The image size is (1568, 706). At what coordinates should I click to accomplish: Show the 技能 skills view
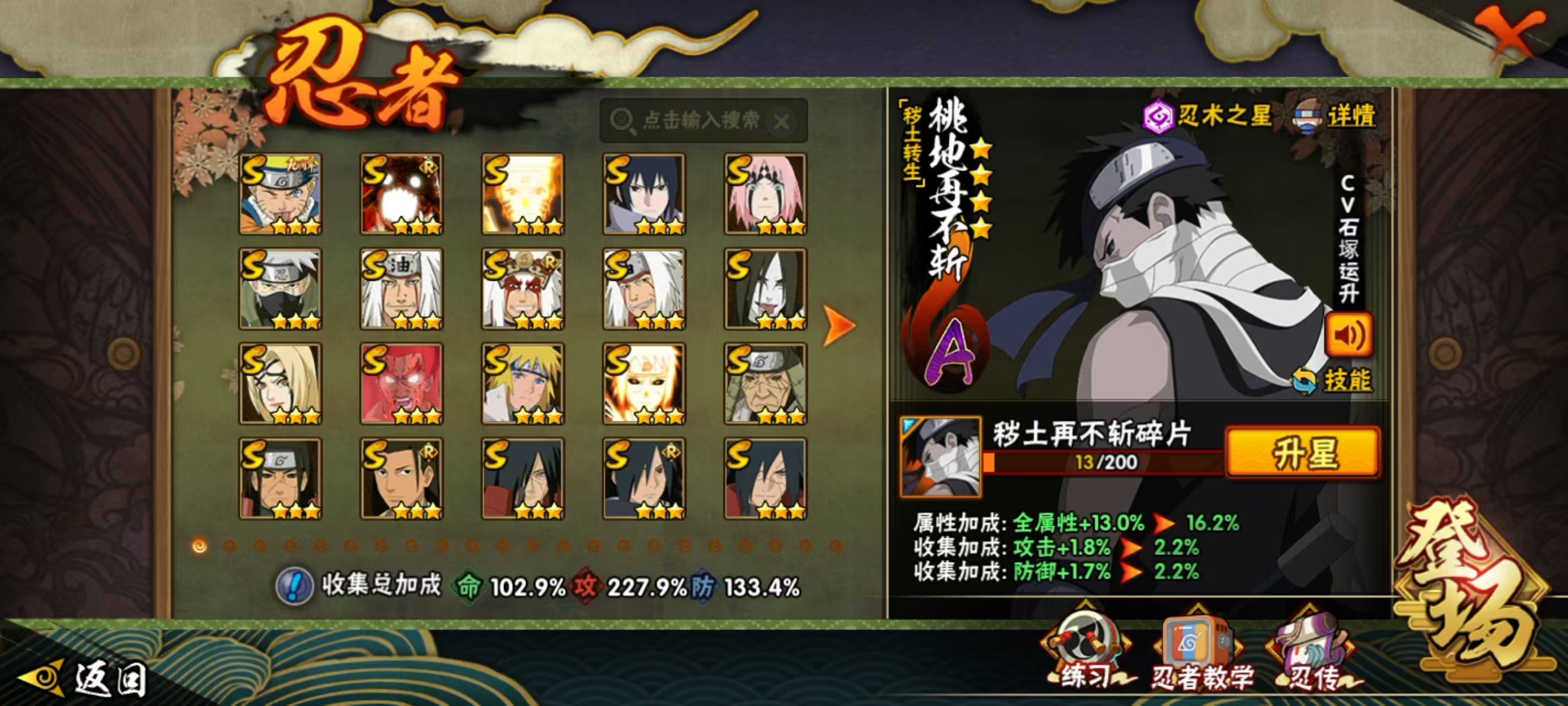pyautogui.click(x=1333, y=381)
